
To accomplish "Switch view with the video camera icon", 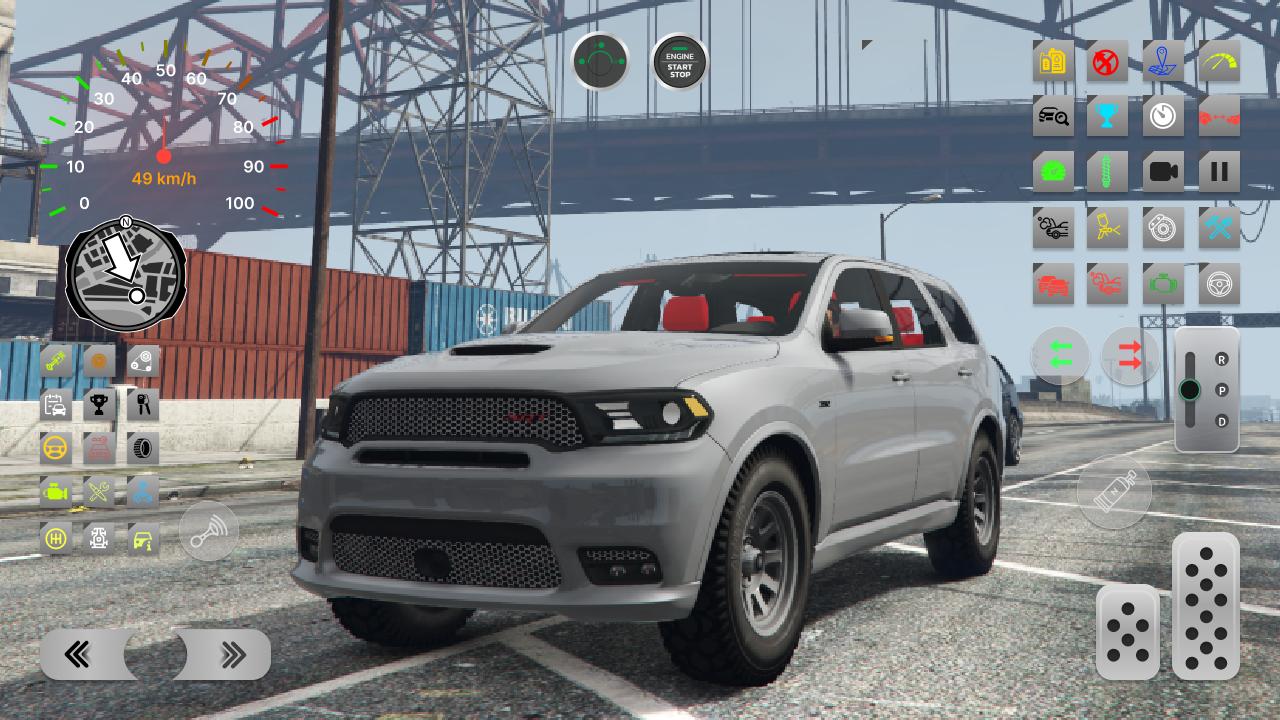I will (x=1163, y=172).
